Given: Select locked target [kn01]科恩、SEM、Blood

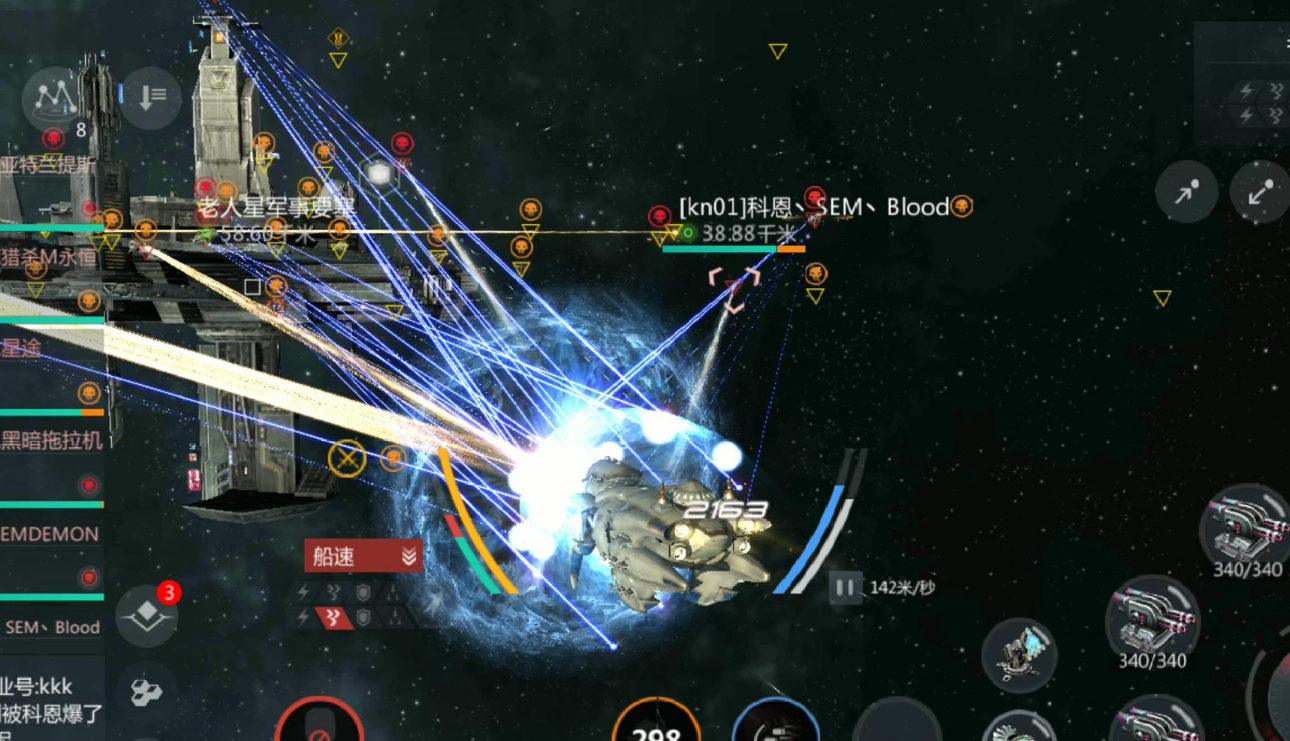Looking at the screenshot, I should [812, 208].
